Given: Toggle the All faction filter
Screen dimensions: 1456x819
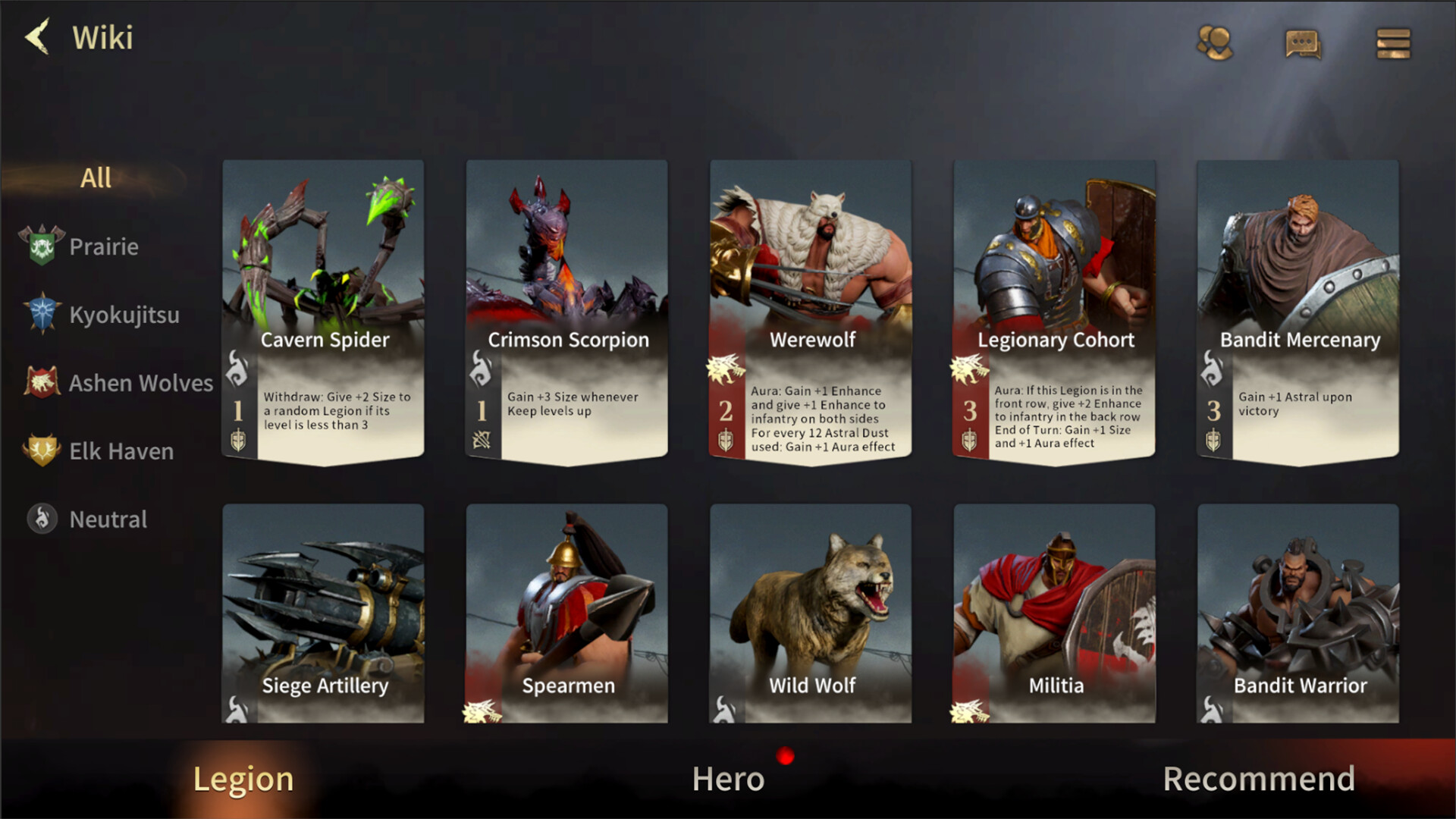Looking at the screenshot, I should 96,176.
